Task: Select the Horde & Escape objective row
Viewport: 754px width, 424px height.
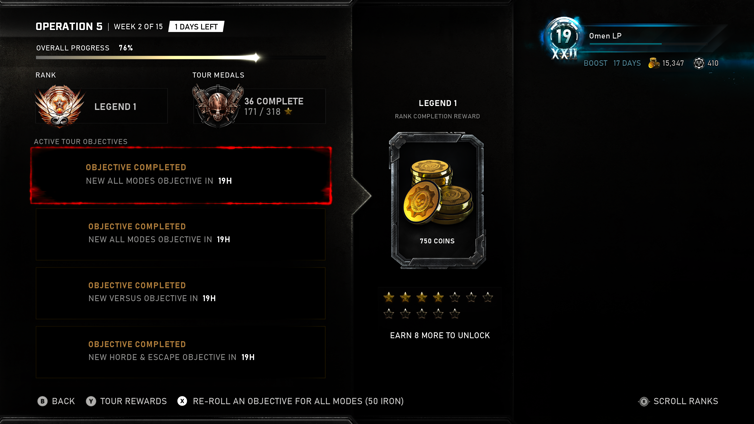Action: [x=181, y=351]
